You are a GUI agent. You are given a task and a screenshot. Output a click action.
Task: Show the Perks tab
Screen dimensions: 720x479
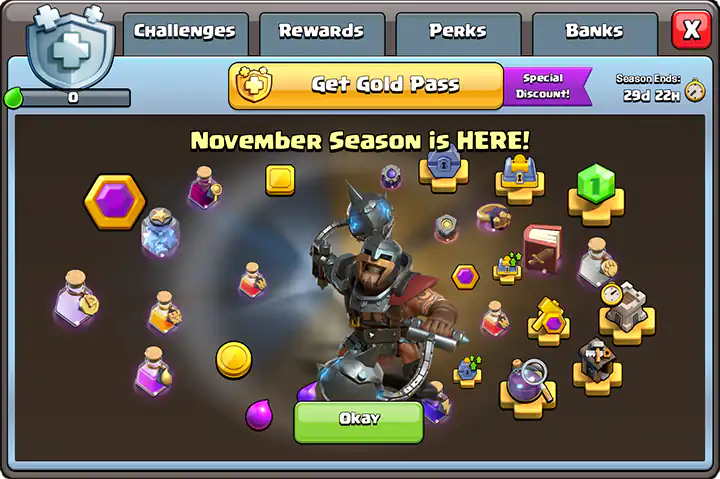point(457,32)
